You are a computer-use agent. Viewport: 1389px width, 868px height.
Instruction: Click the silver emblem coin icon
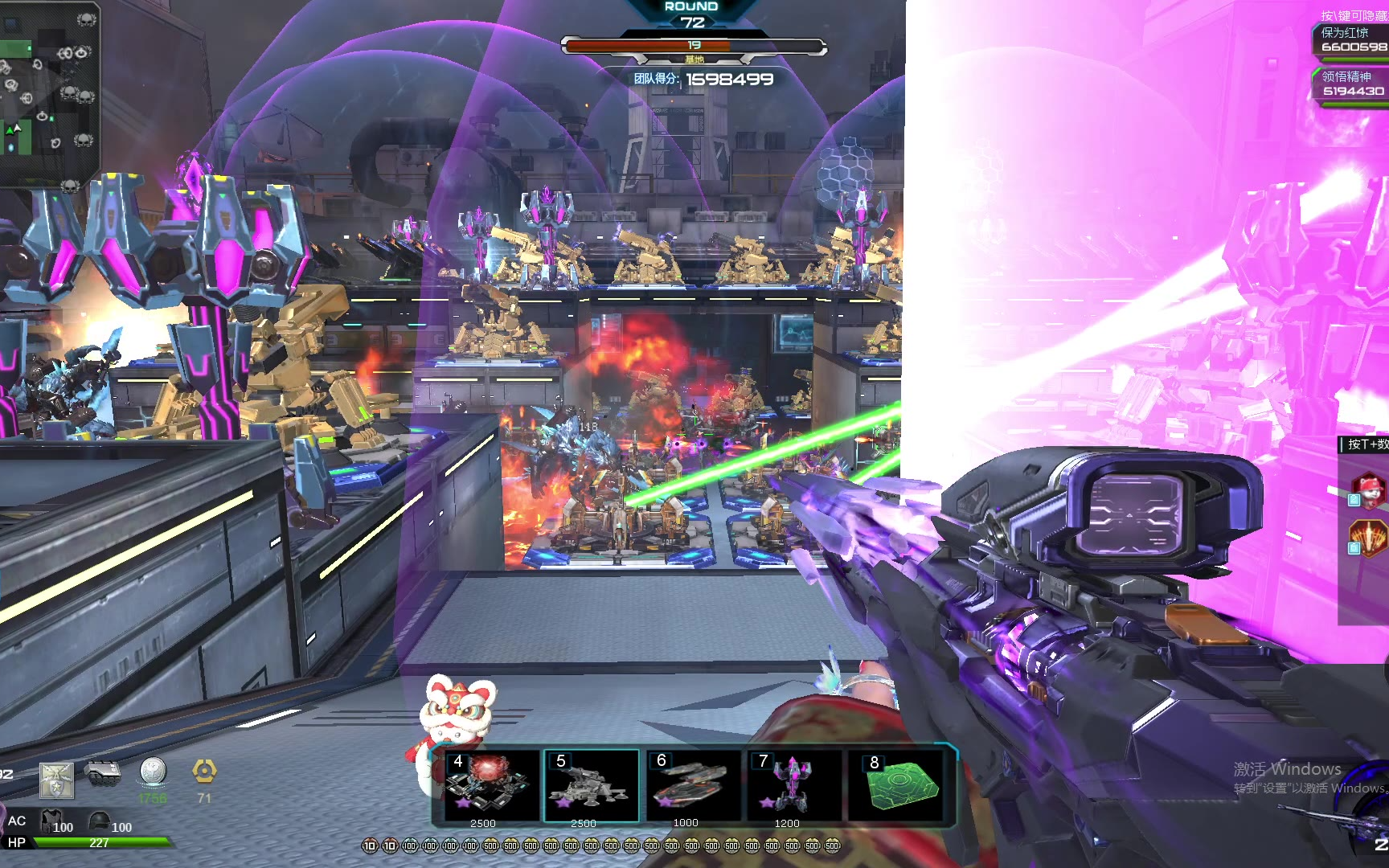pyautogui.click(x=153, y=772)
